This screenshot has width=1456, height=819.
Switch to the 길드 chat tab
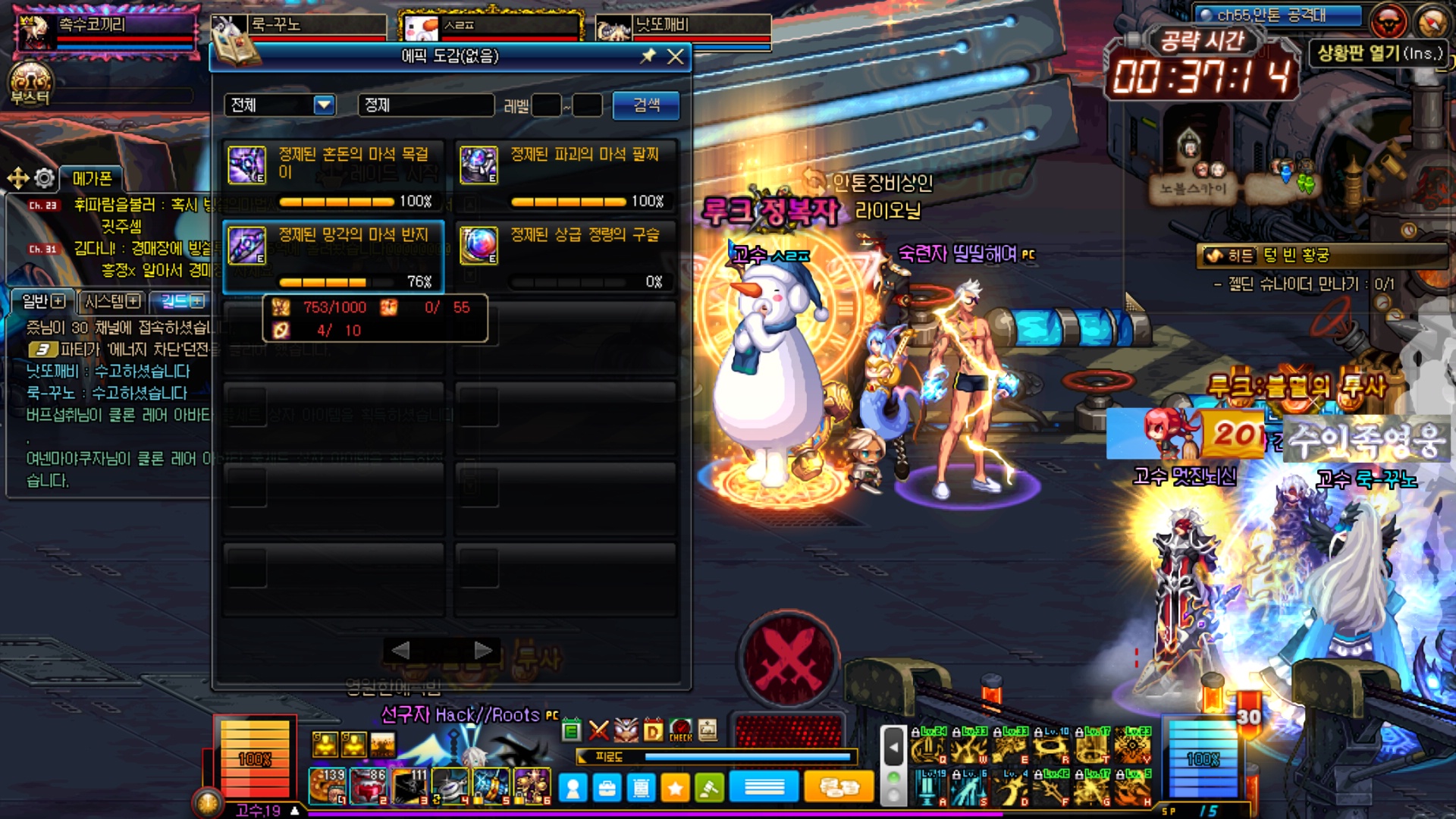click(x=182, y=302)
